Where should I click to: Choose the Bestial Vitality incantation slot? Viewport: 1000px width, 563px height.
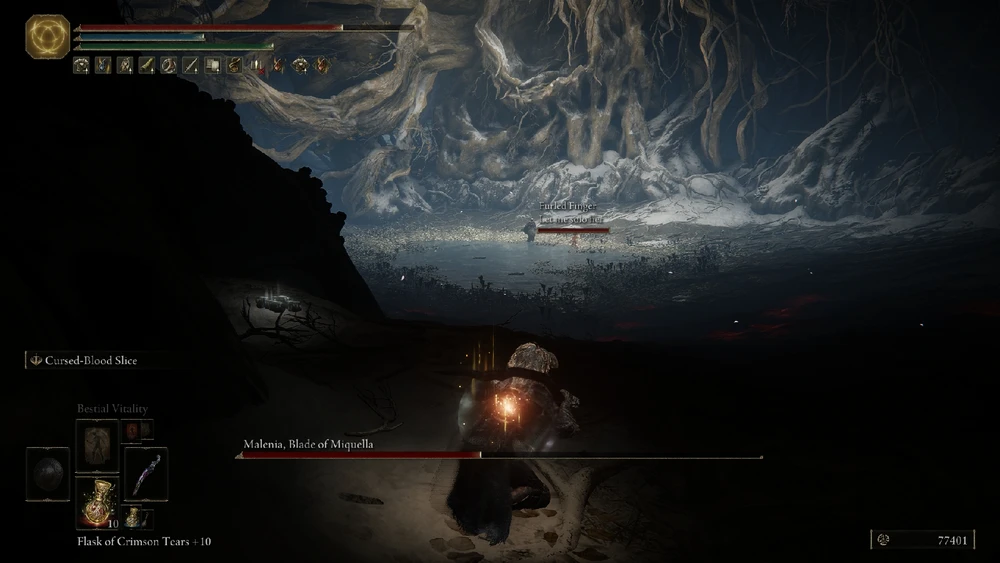coord(97,446)
